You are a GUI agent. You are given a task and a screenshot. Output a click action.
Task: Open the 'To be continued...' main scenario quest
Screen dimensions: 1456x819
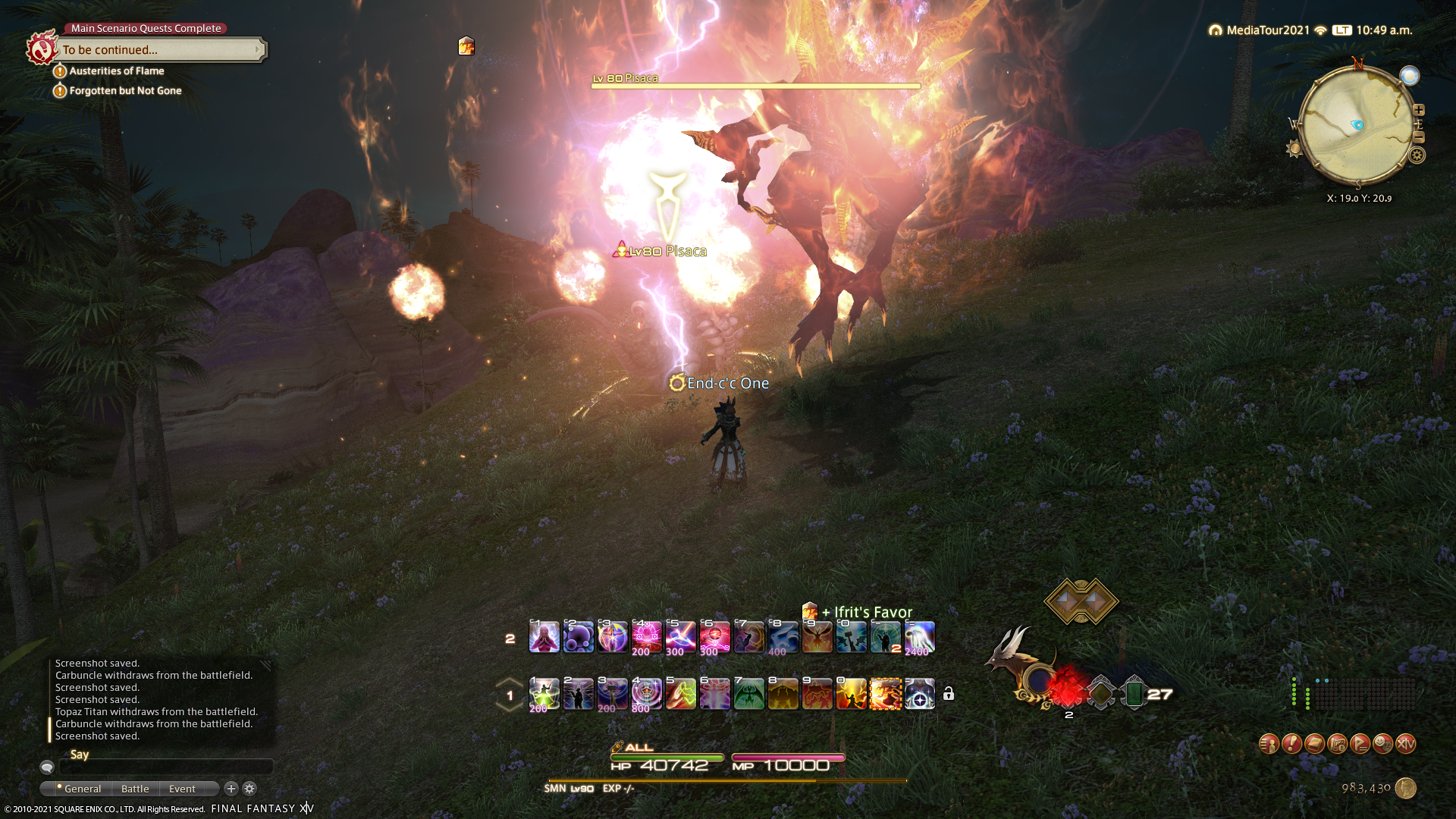click(x=159, y=50)
